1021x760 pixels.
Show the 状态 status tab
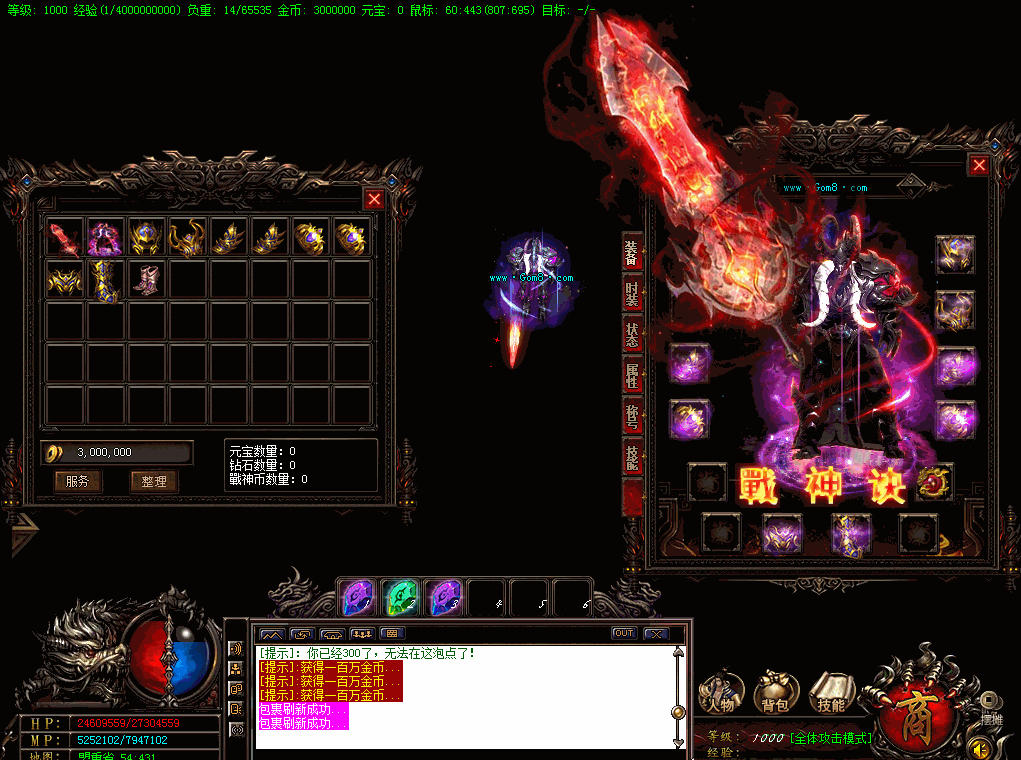coord(632,335)
